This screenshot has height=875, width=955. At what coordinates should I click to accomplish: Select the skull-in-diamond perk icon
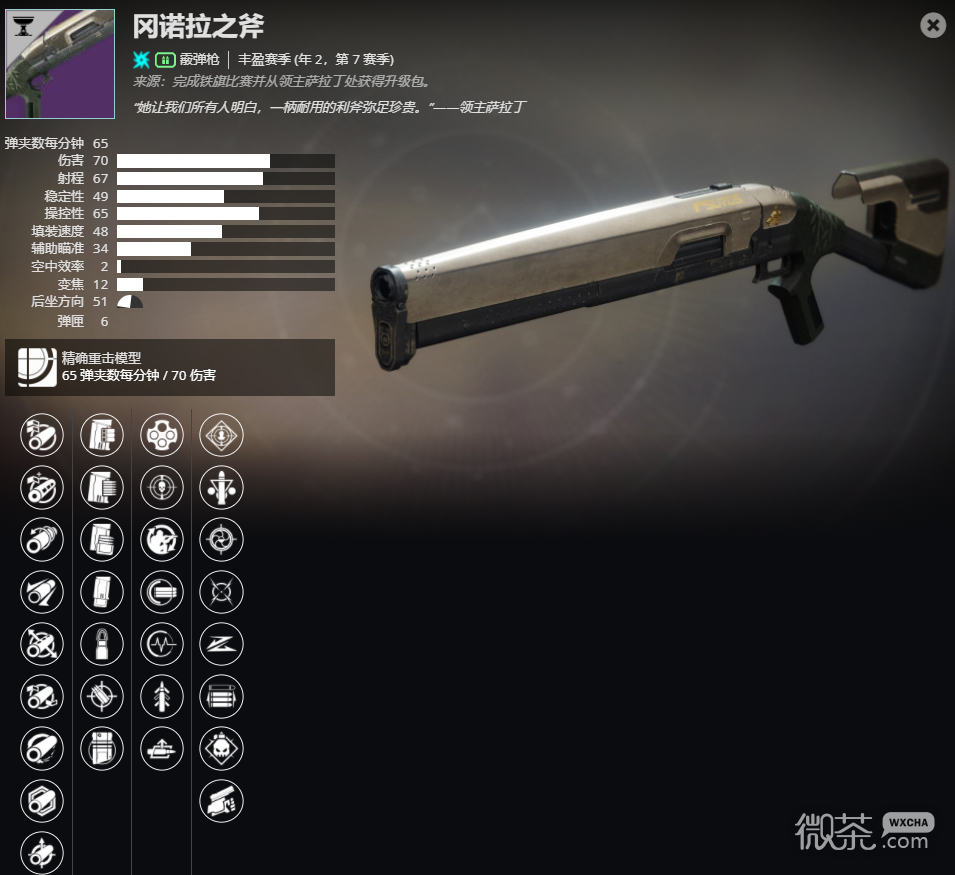tap(222, 747)
